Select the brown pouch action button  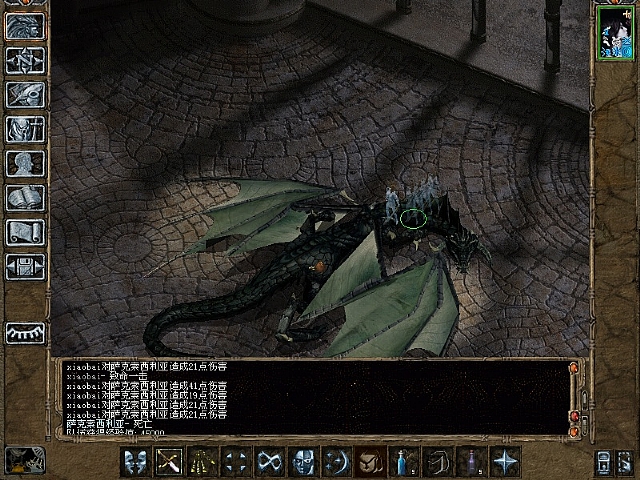(372, 462)
